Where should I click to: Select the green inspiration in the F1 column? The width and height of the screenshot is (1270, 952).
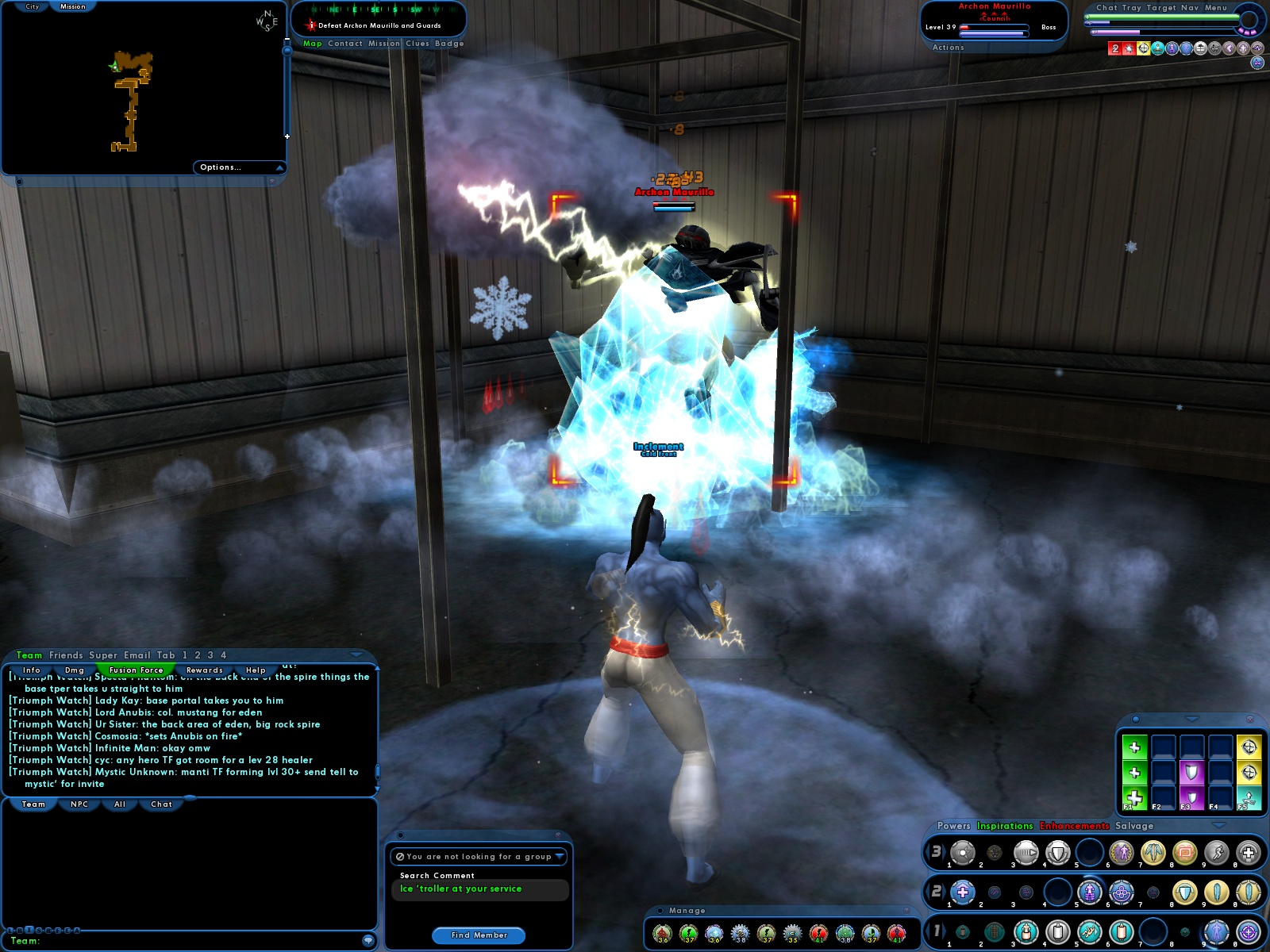point(1134,797)
